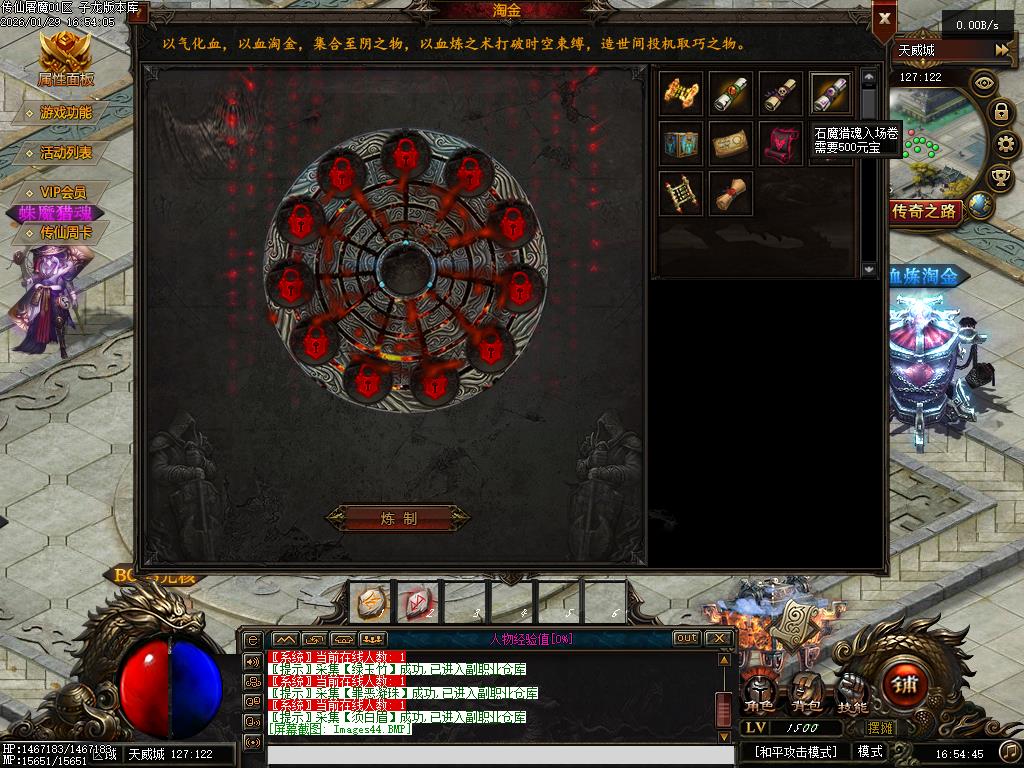Click the 炼制 refine button
The image size is (1024, 768).
click(x=398, y=518)
